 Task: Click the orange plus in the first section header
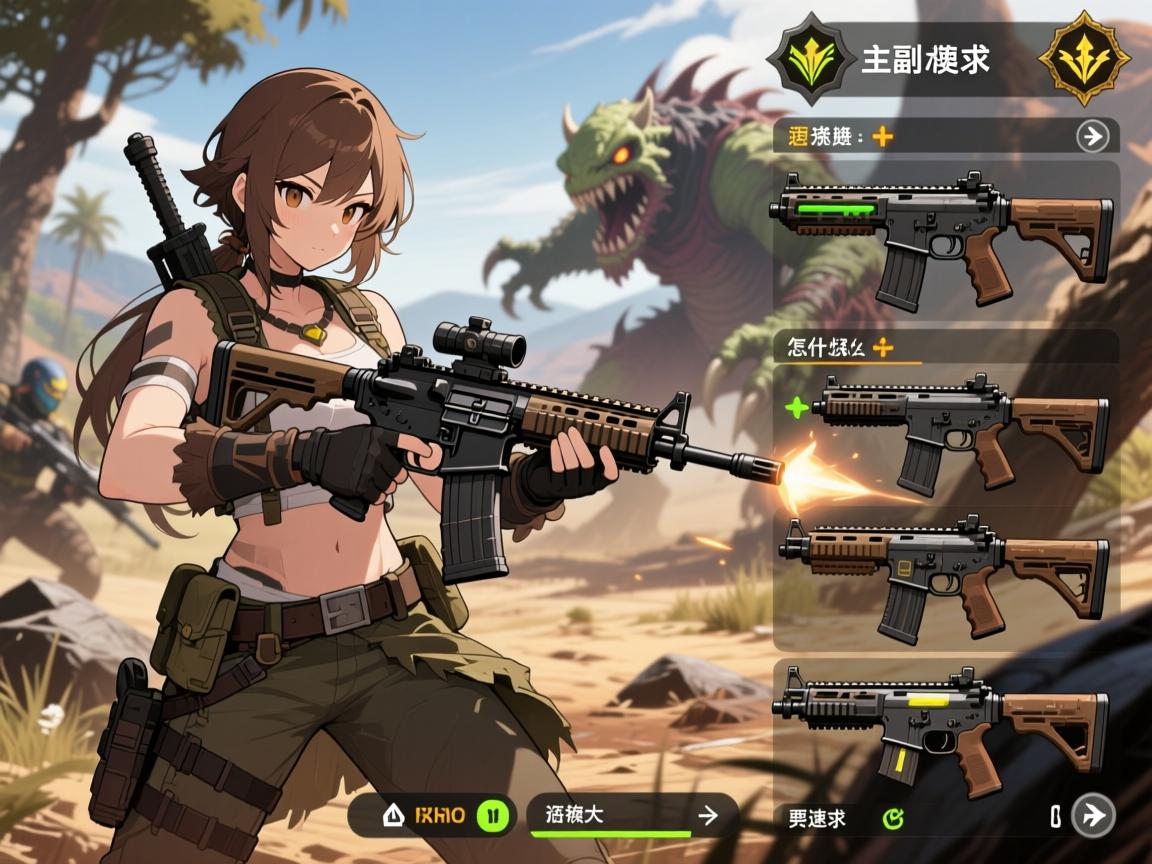pyautogui.click(x=882, y=137)
